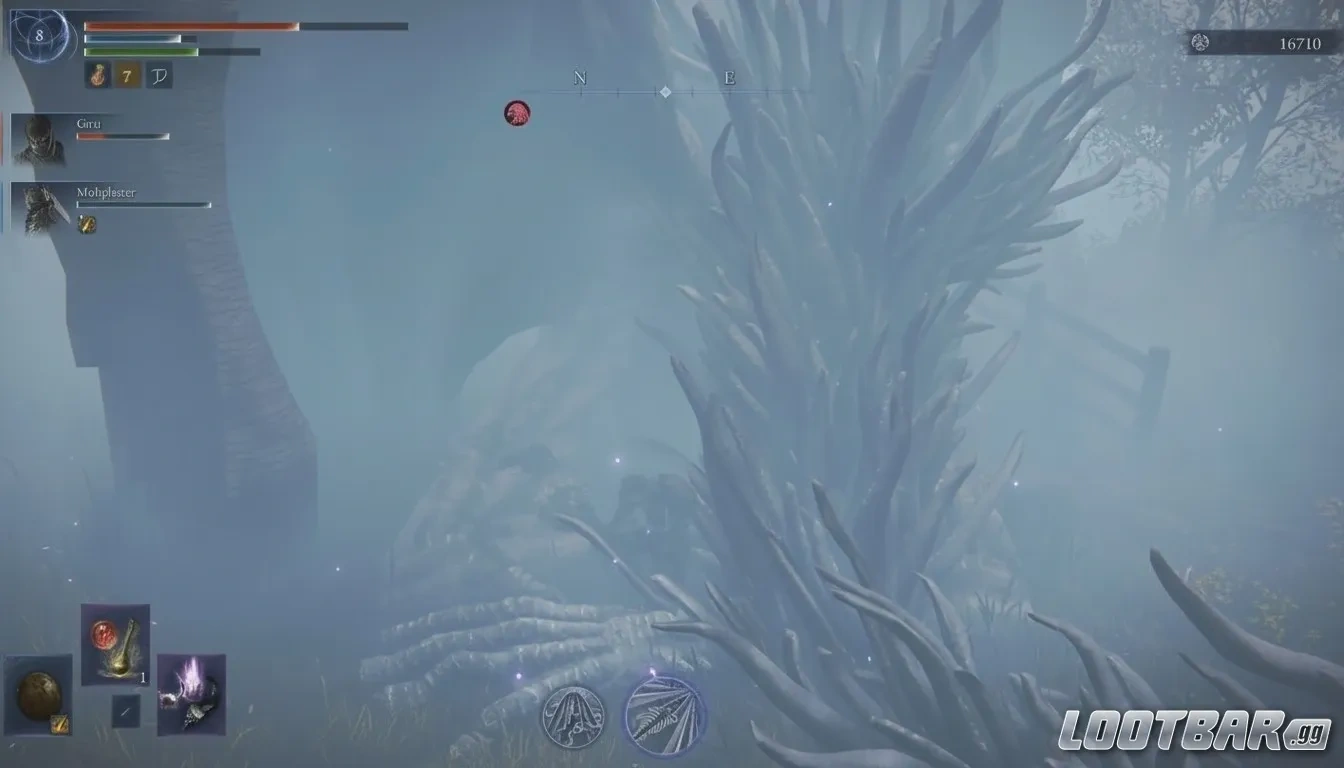Click the N marker on the compass
1344x768 pixels.
580,77
